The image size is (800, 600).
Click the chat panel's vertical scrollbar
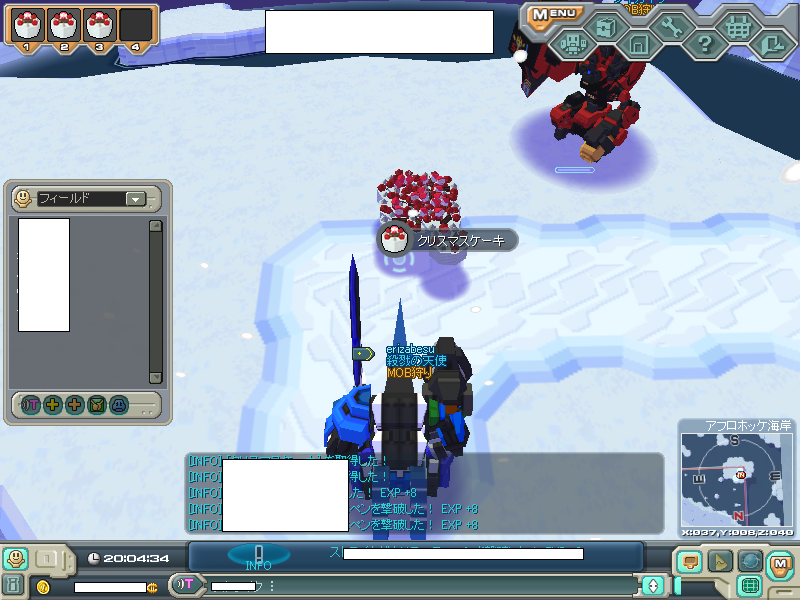[x=155, y=300]
